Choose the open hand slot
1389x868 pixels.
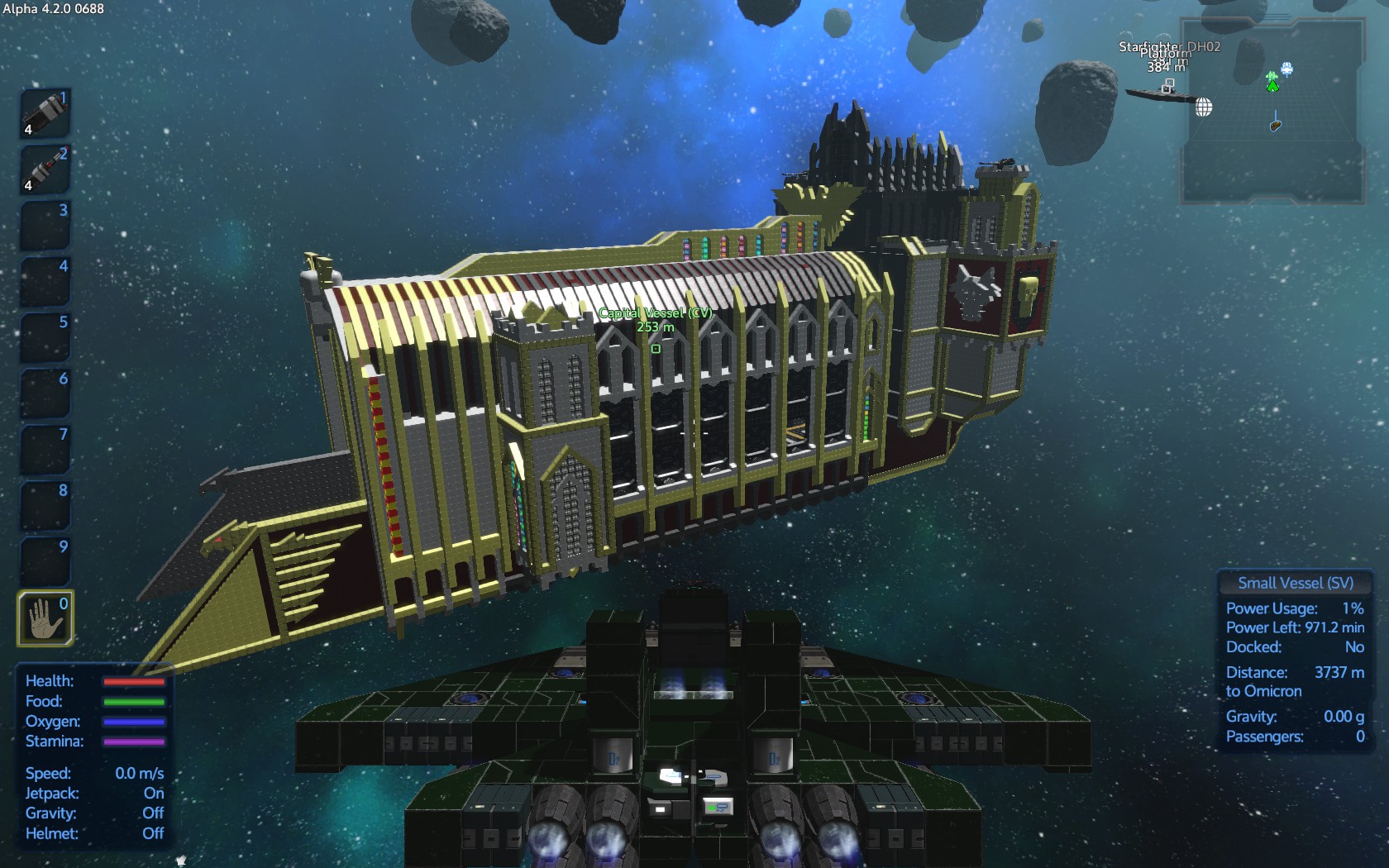coord(45,618)
